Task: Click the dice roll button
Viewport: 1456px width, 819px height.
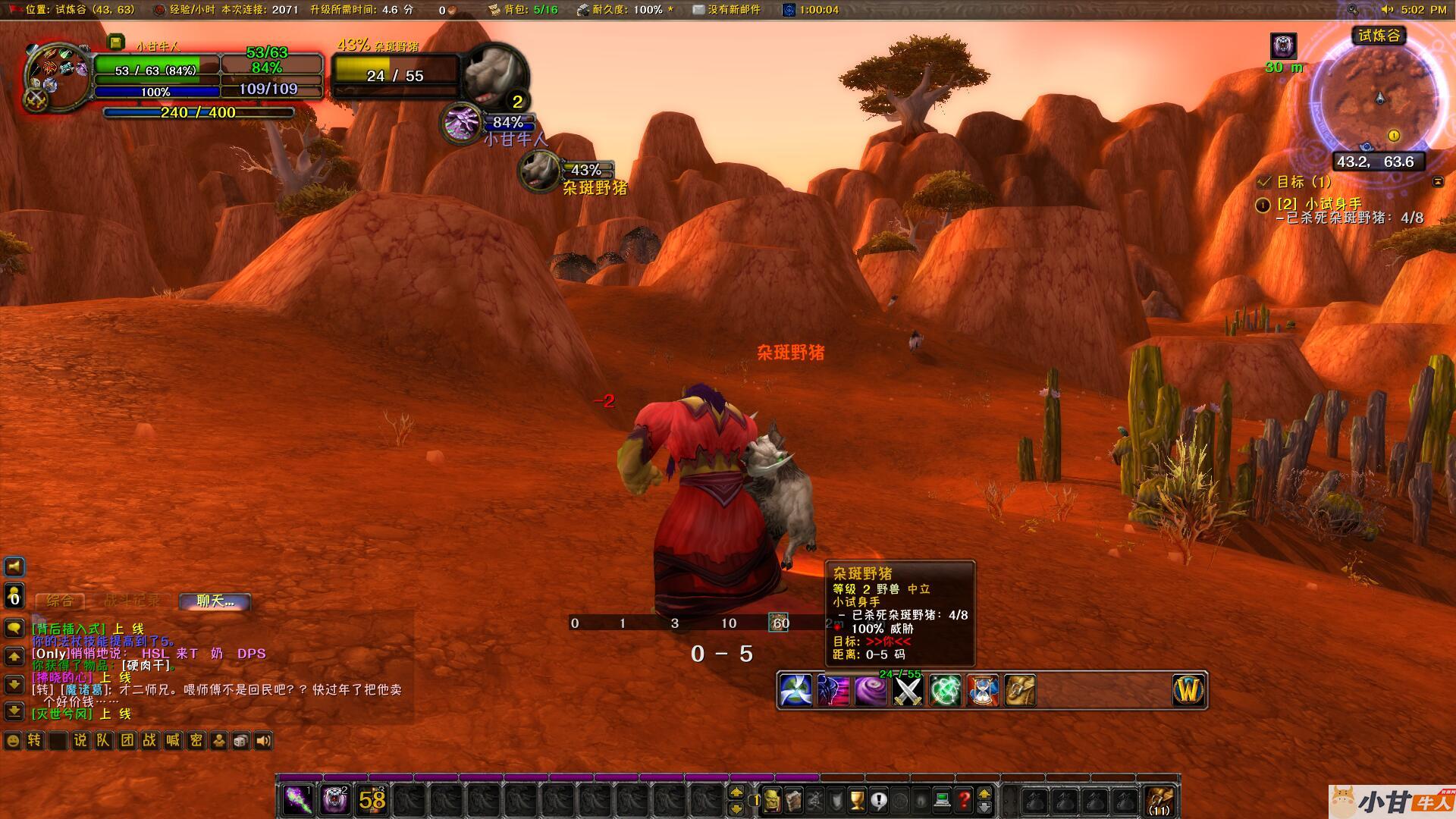Action: click(x=240, y=741)
